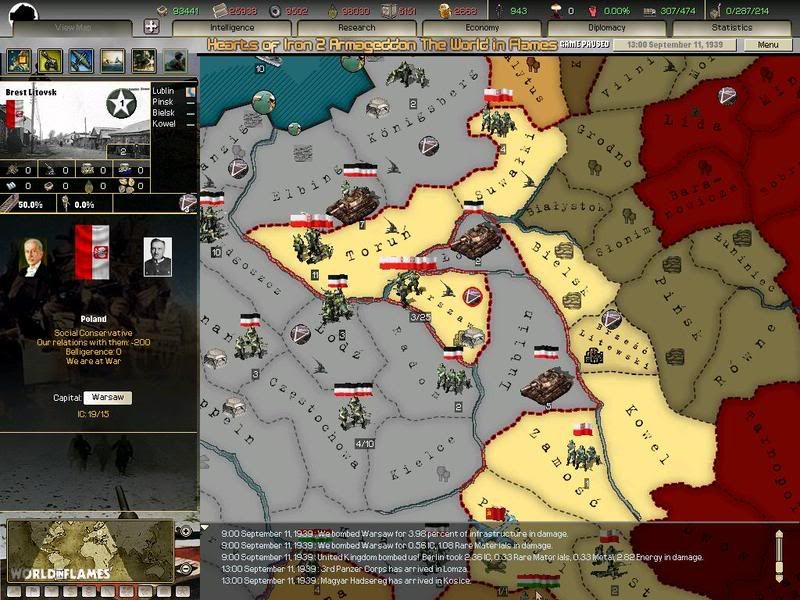Viewport: 800px width, 600px height.
Task: Click the Warsaw capital button
Action: (x=107, y=397)
